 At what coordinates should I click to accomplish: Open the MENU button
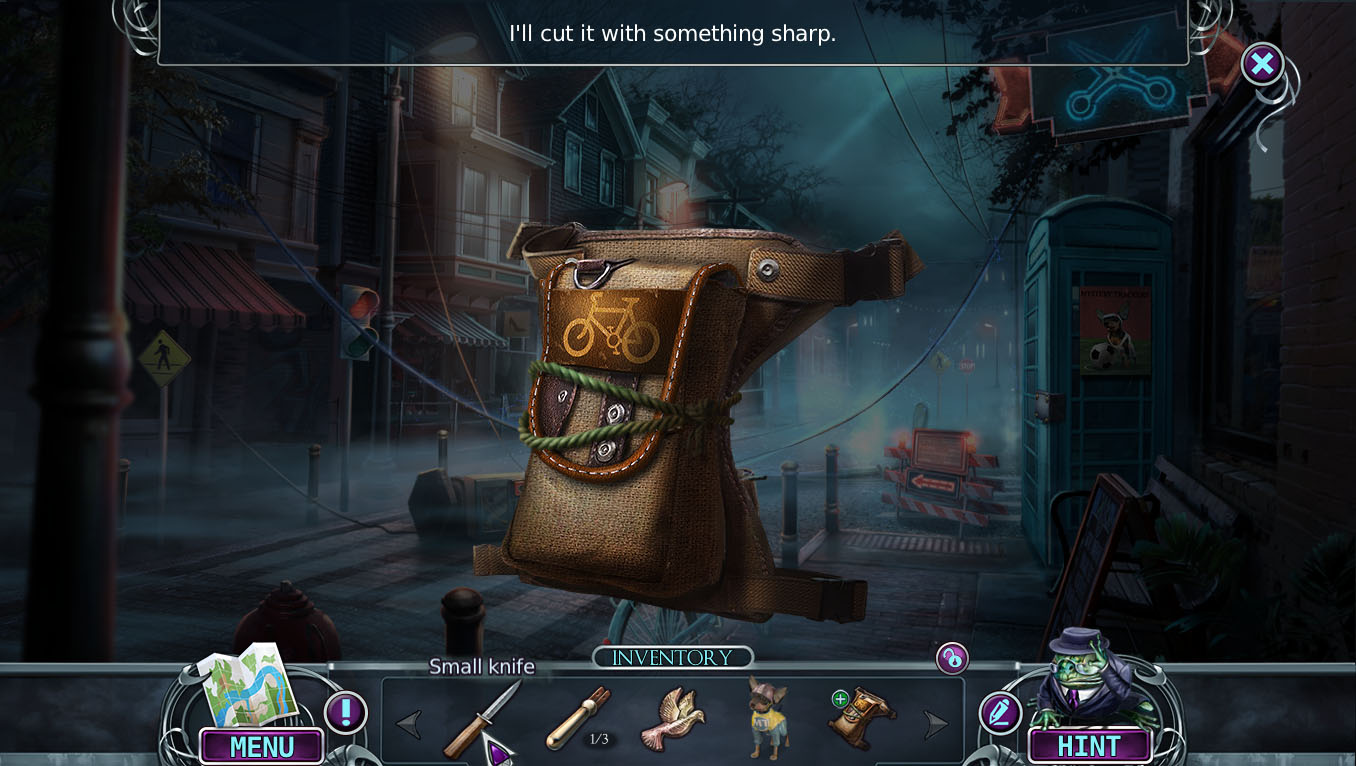tap(262, 746)
